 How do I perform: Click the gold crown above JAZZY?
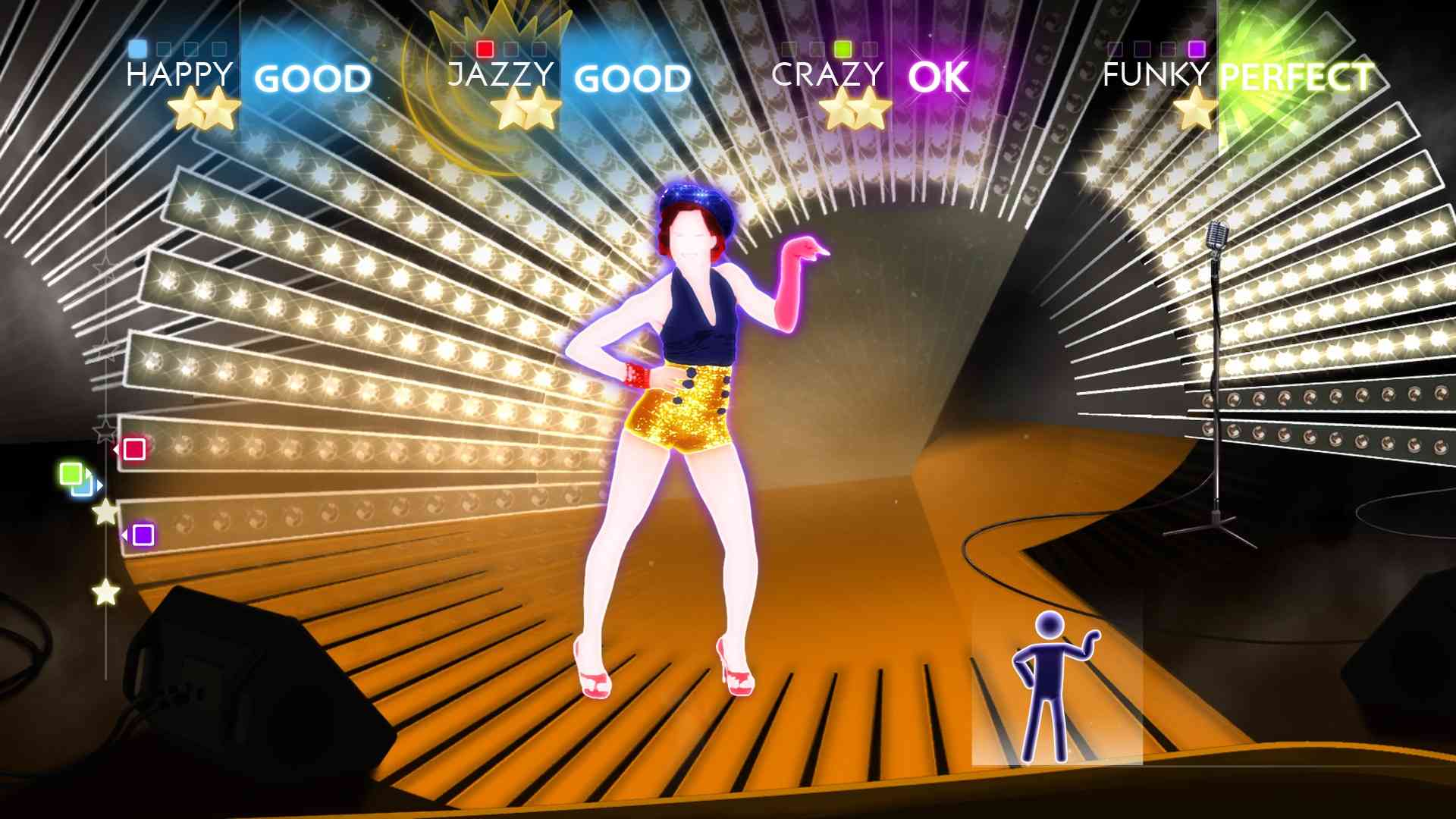pyautogui.click(x=500, y=23)
